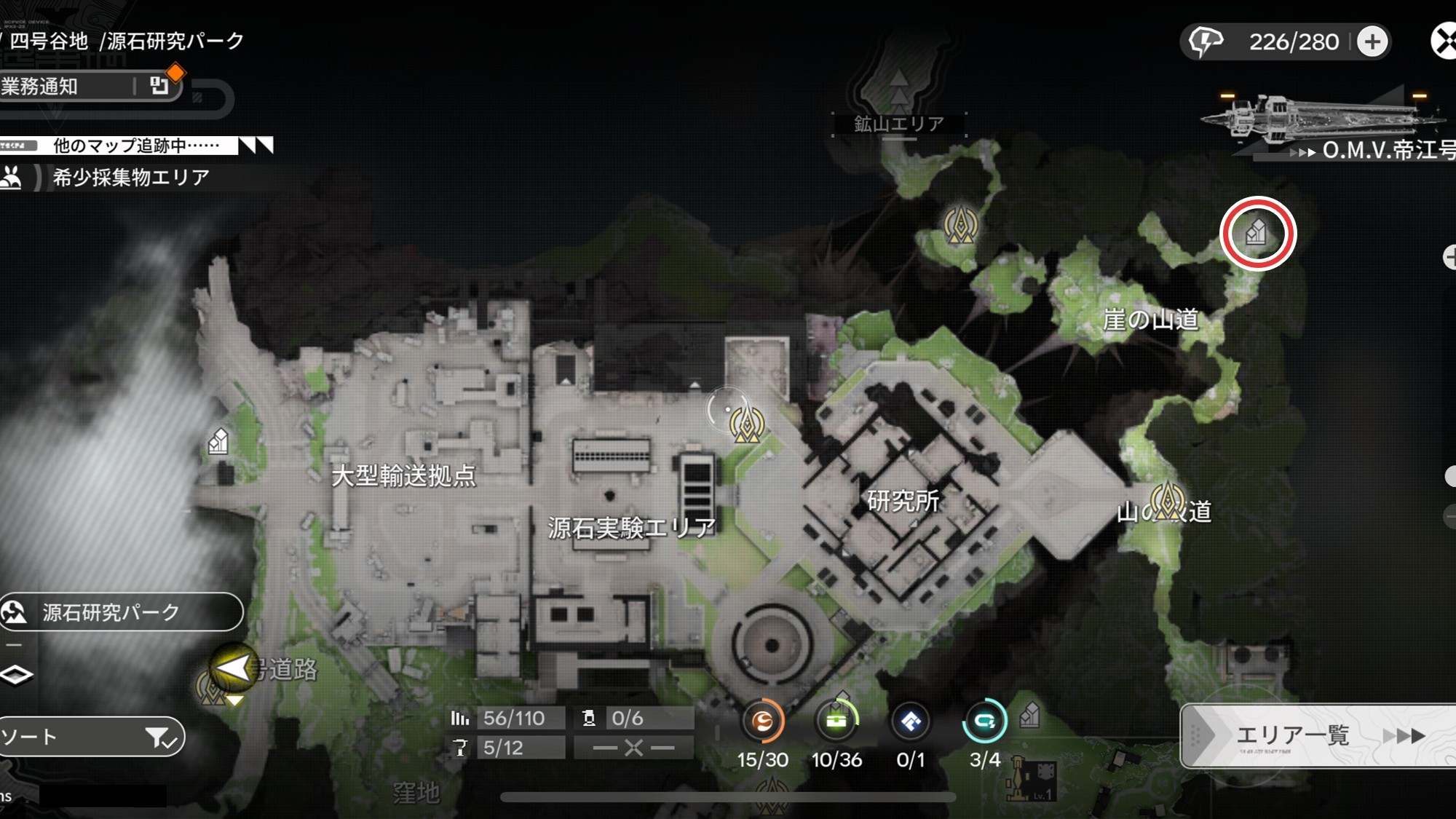
Task: Add stamina with the plus button
Action: [1372, 41]
